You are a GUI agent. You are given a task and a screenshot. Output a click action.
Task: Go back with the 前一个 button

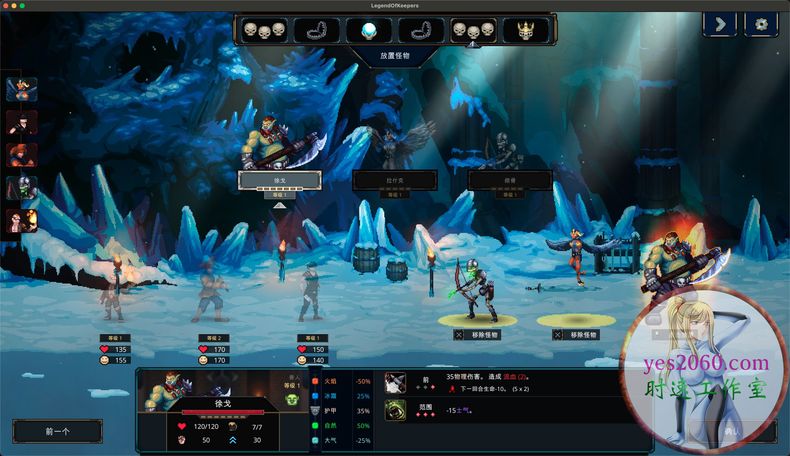(57, 431)
